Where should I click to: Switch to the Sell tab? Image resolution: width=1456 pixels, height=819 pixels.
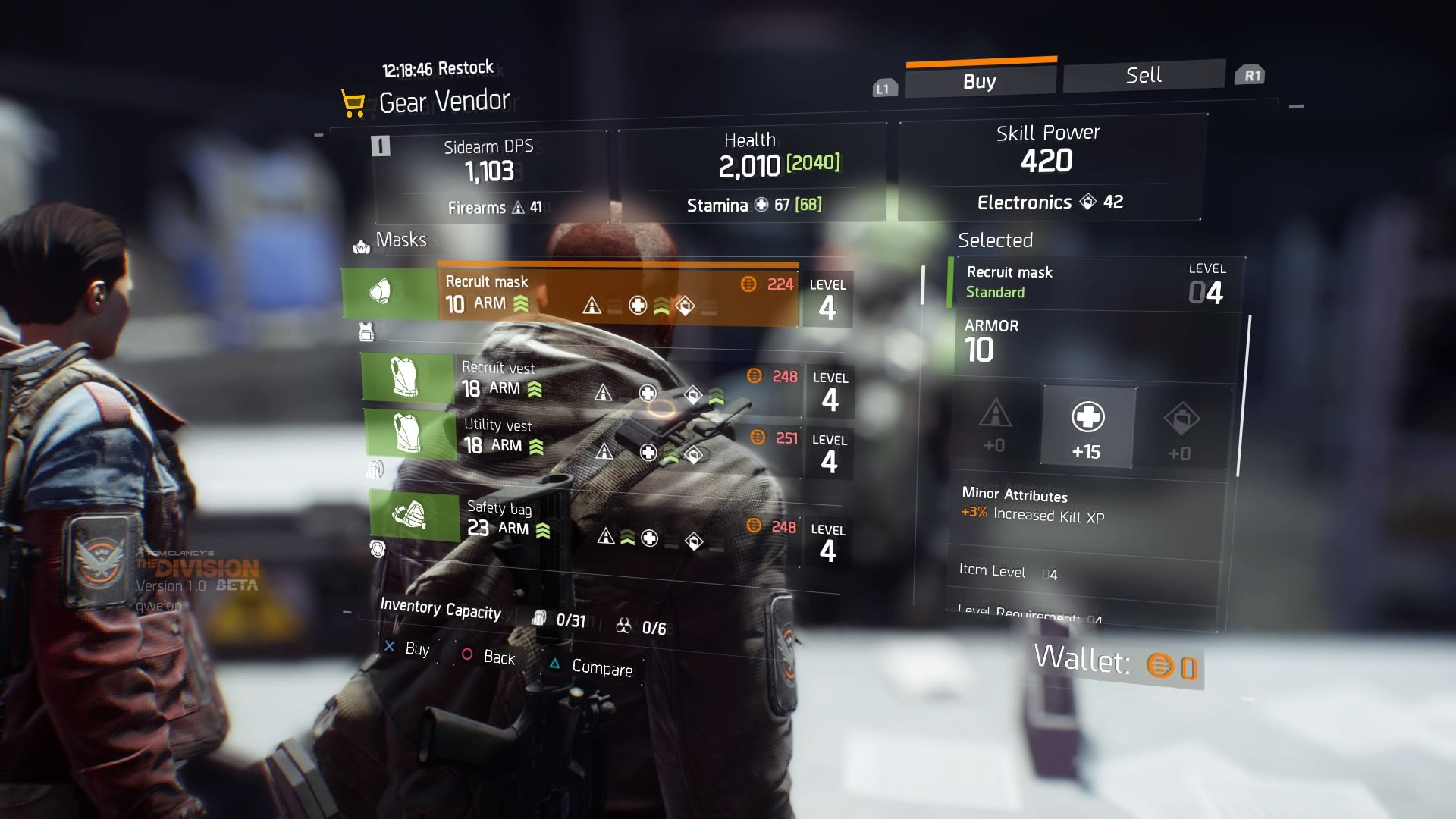[x=1143, y=76]
